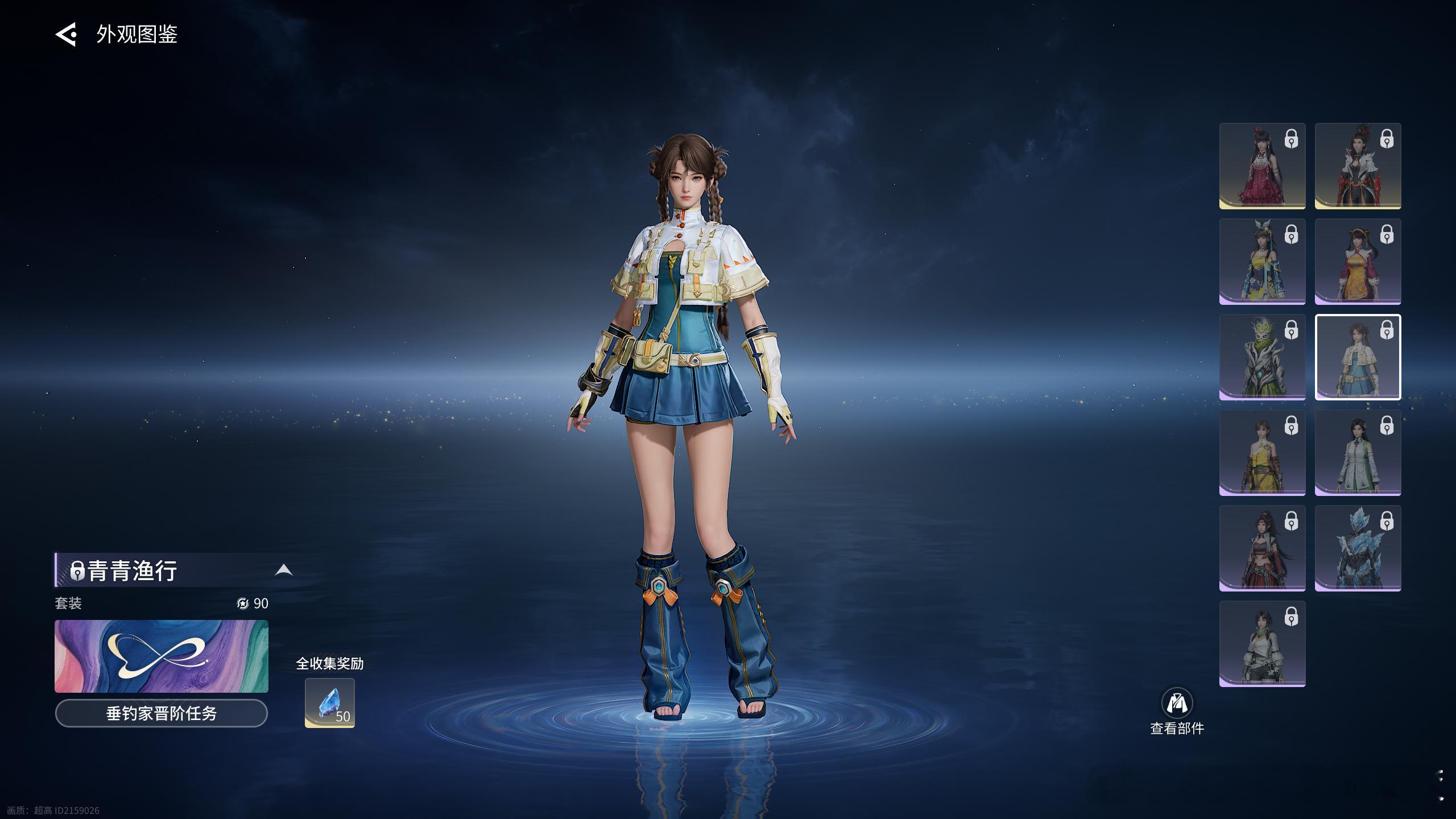The image size is (1456, 819).
Task: Choose the green masked creature outfit
Action: (x=1262, y=357)
